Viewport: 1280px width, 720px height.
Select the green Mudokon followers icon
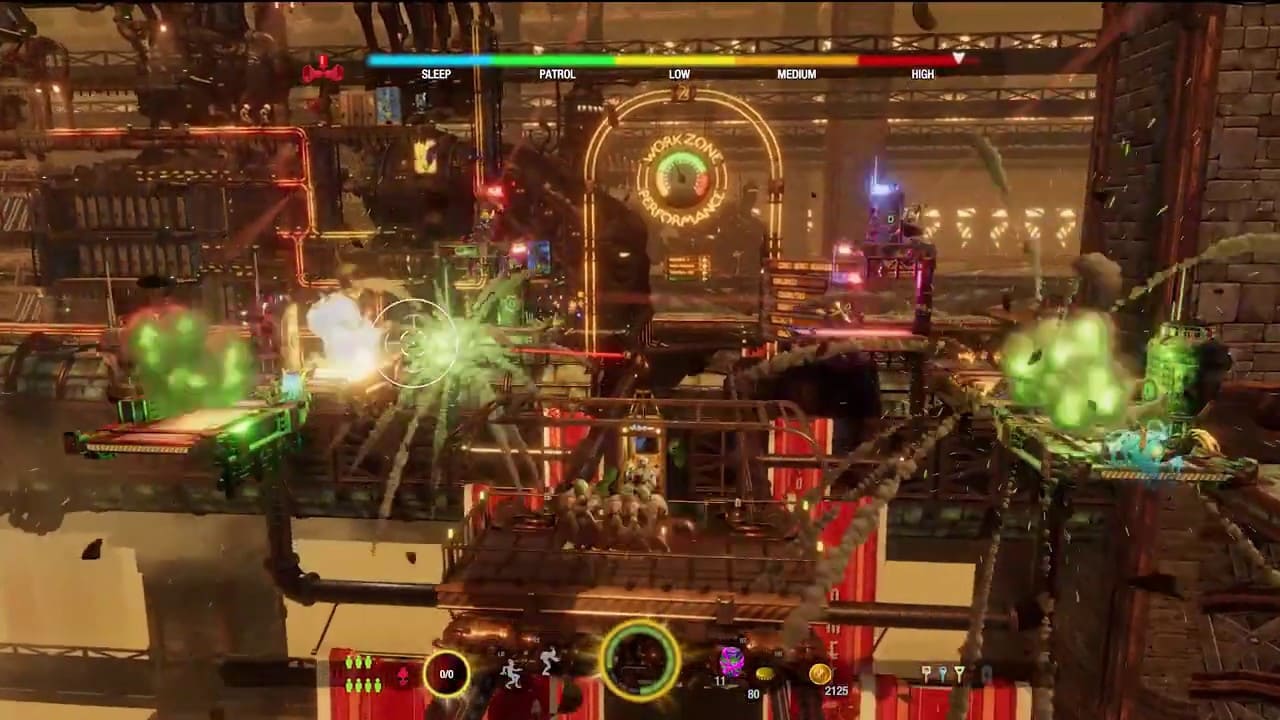pos(362,673)
